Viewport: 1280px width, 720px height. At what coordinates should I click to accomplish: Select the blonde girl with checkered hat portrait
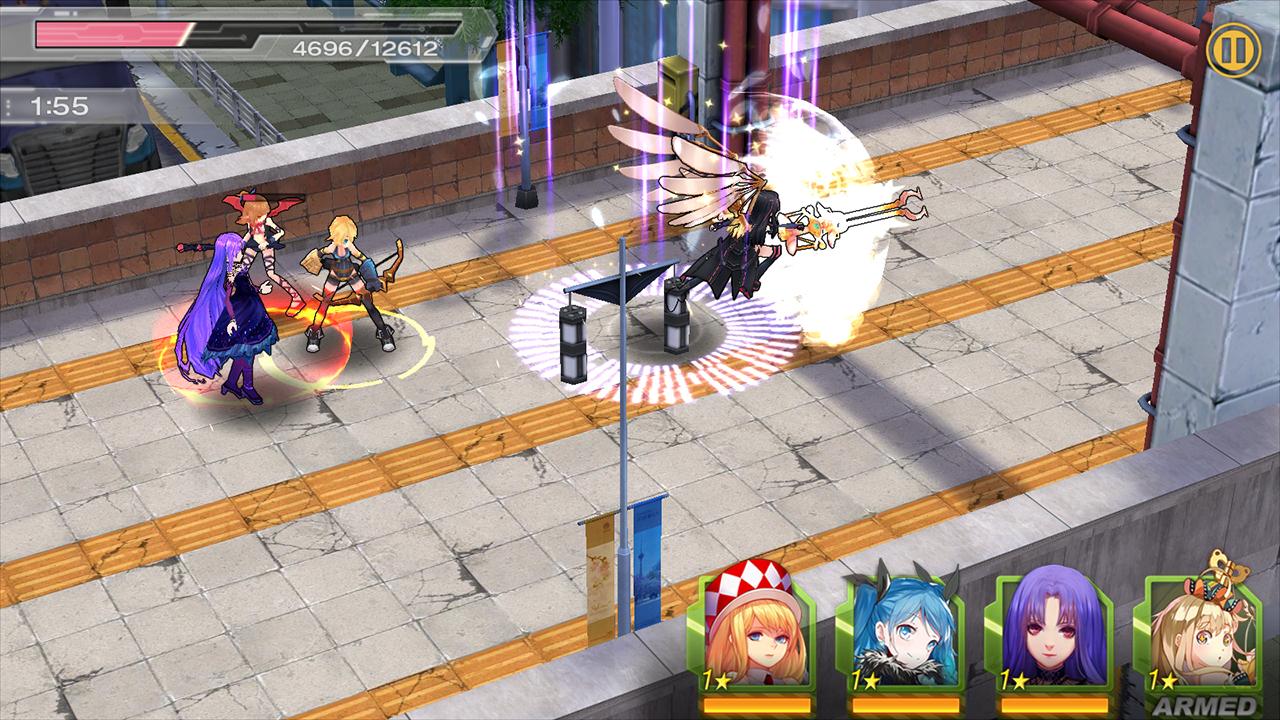tap(750, 635)
